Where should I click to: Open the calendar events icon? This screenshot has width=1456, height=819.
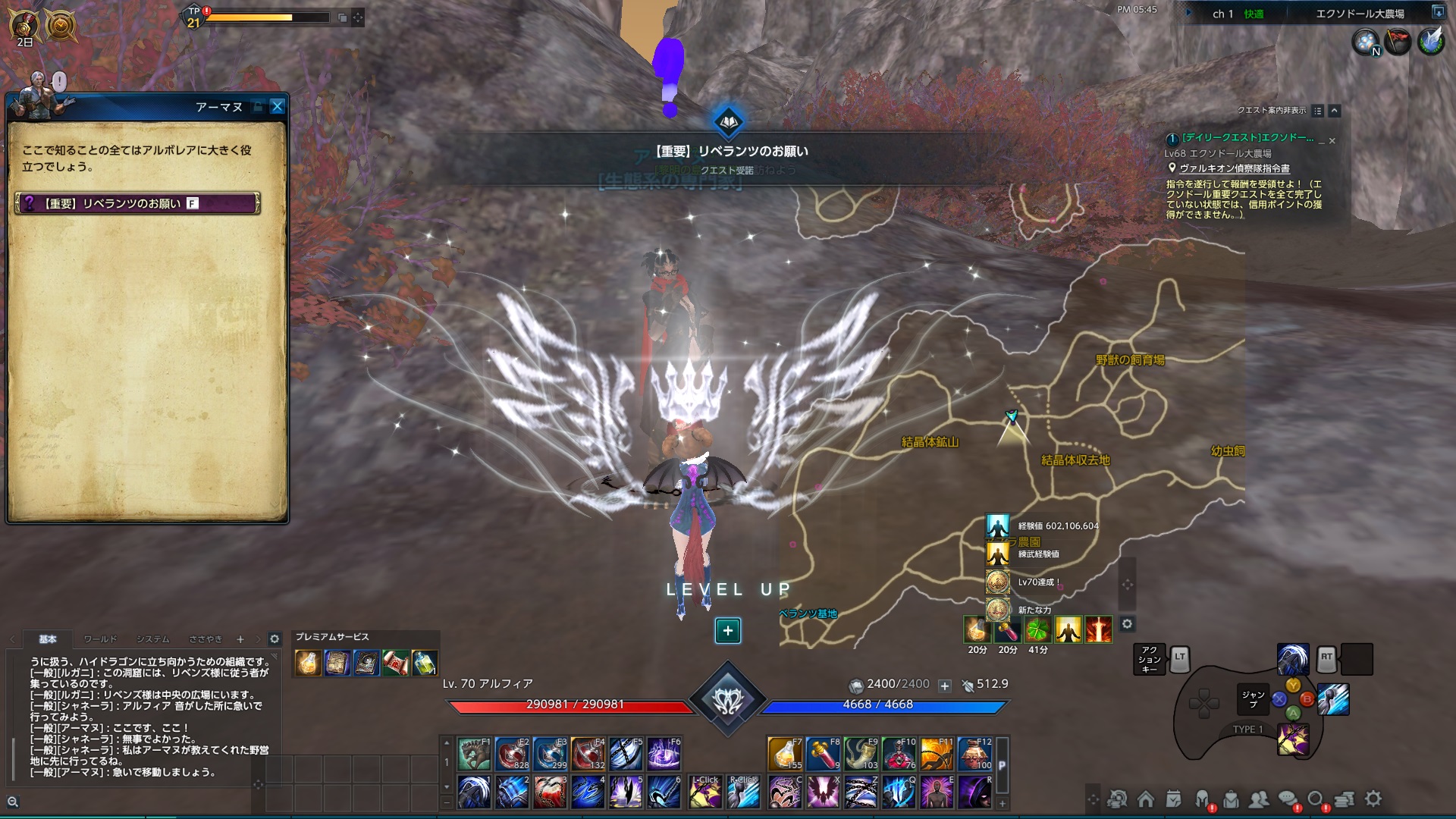1173,798
